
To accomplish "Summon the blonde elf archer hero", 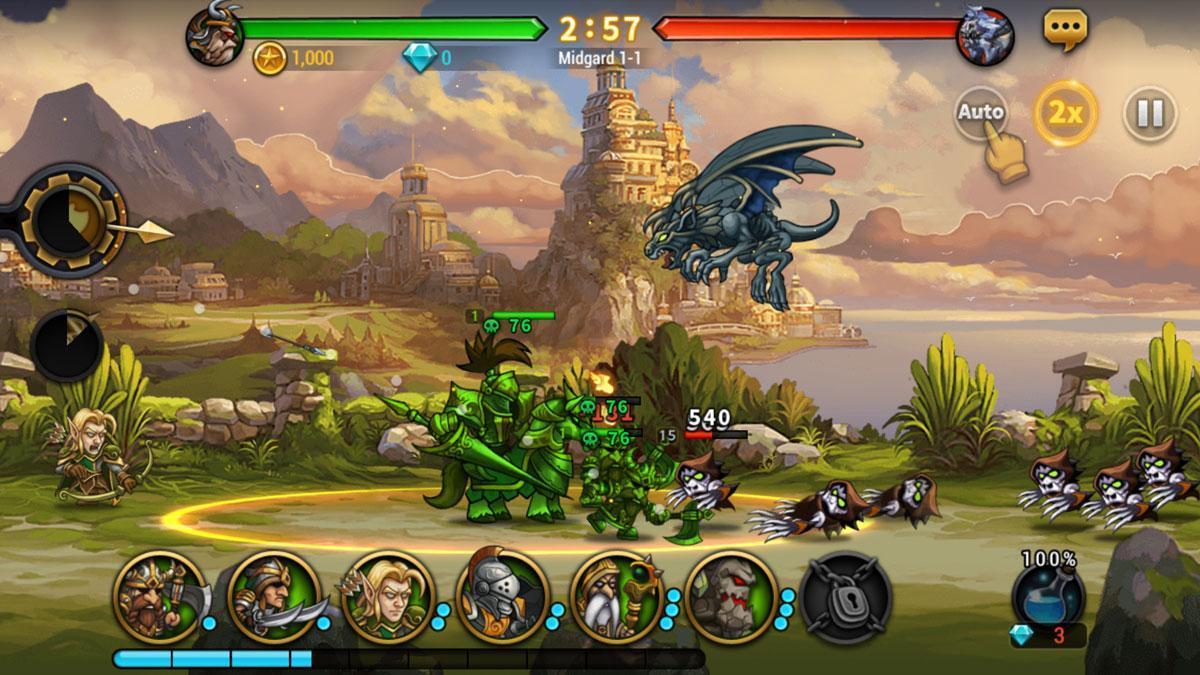I will tap(388, 597).
